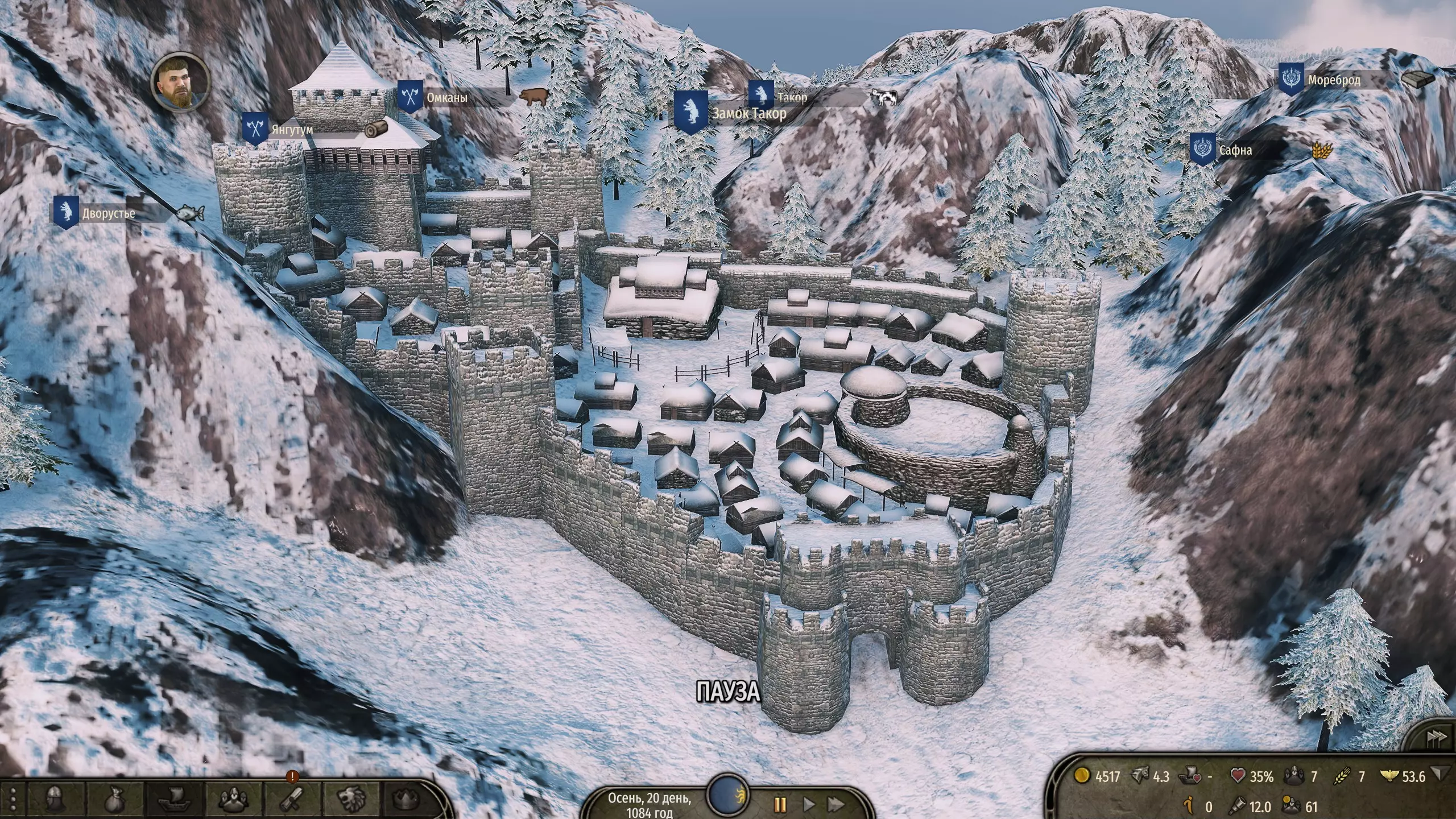
Task: Open the fleet ship screen
Action: [x=174, y=799]
